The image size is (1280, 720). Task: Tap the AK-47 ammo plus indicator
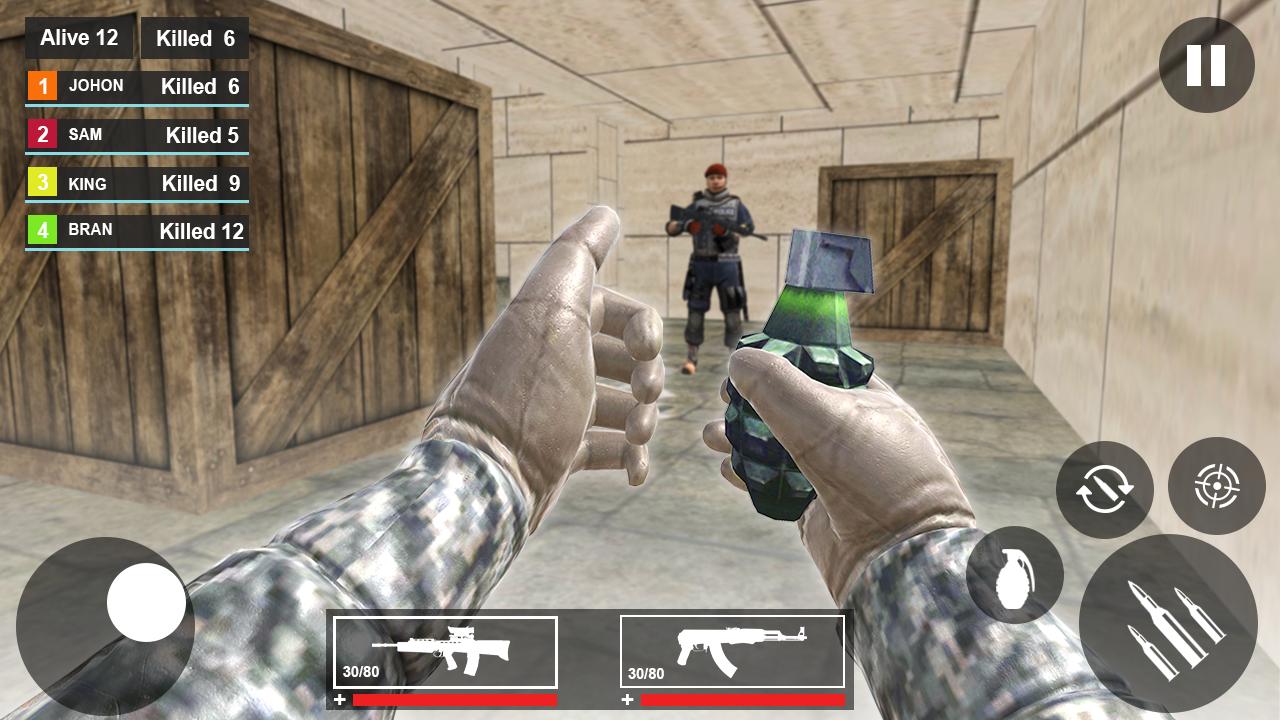click(628, 700)
